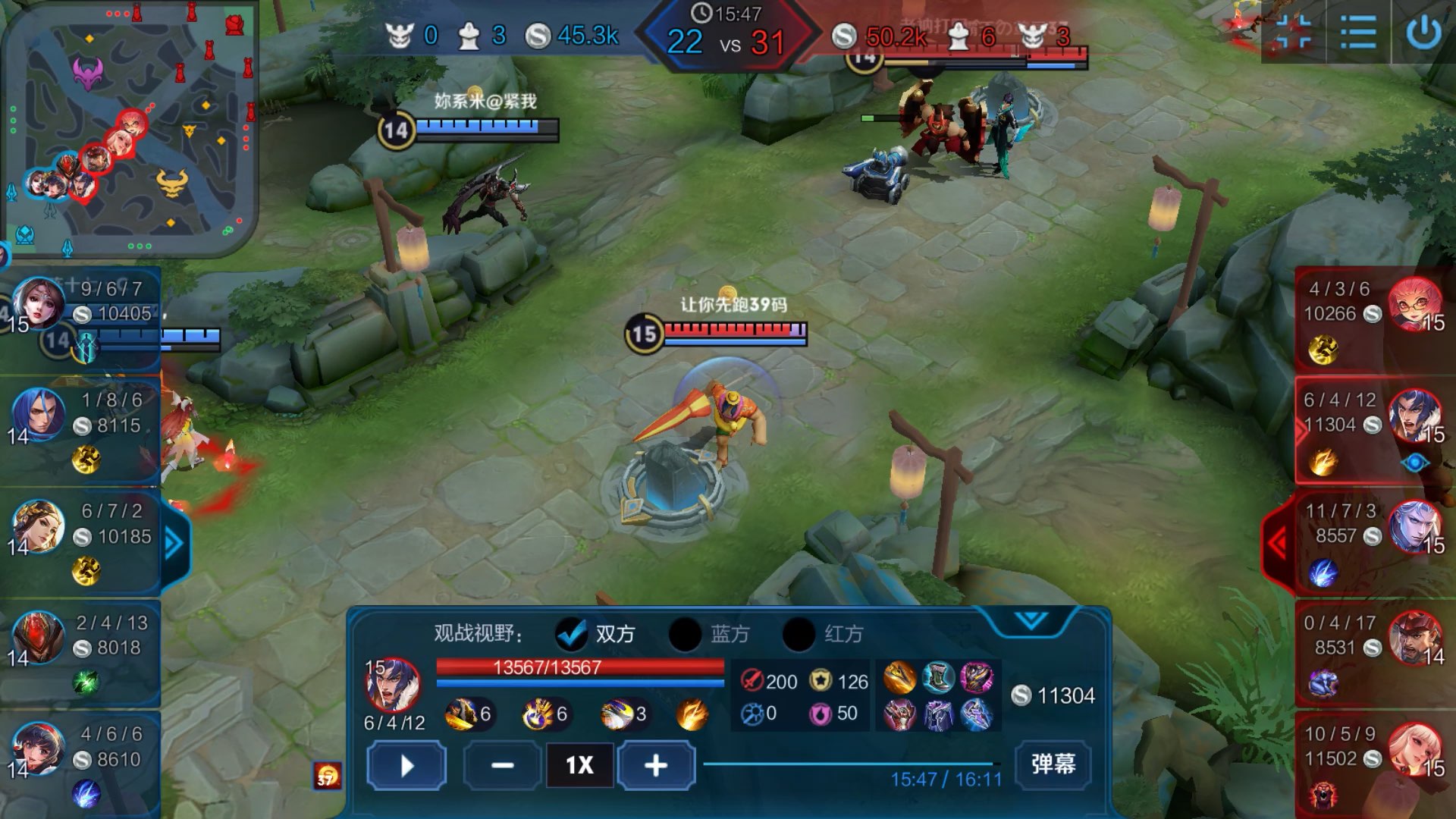Choose the 蓝方 blue team view
Image resolution: width=1456 pixels, height=819 pixels.
coord(685,634)
